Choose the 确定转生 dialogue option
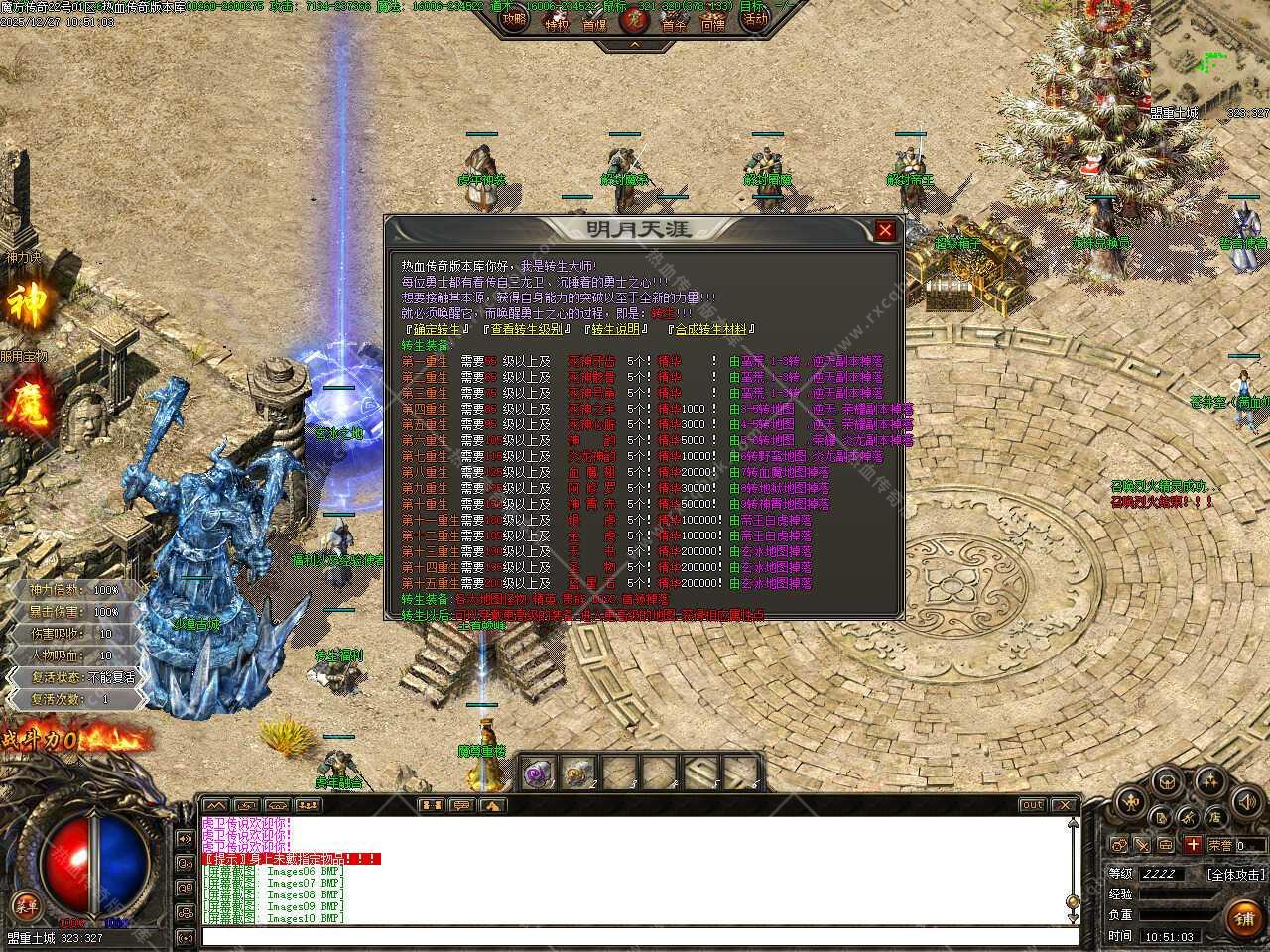This screenshot has width=1270, height=952. point(436,329)
